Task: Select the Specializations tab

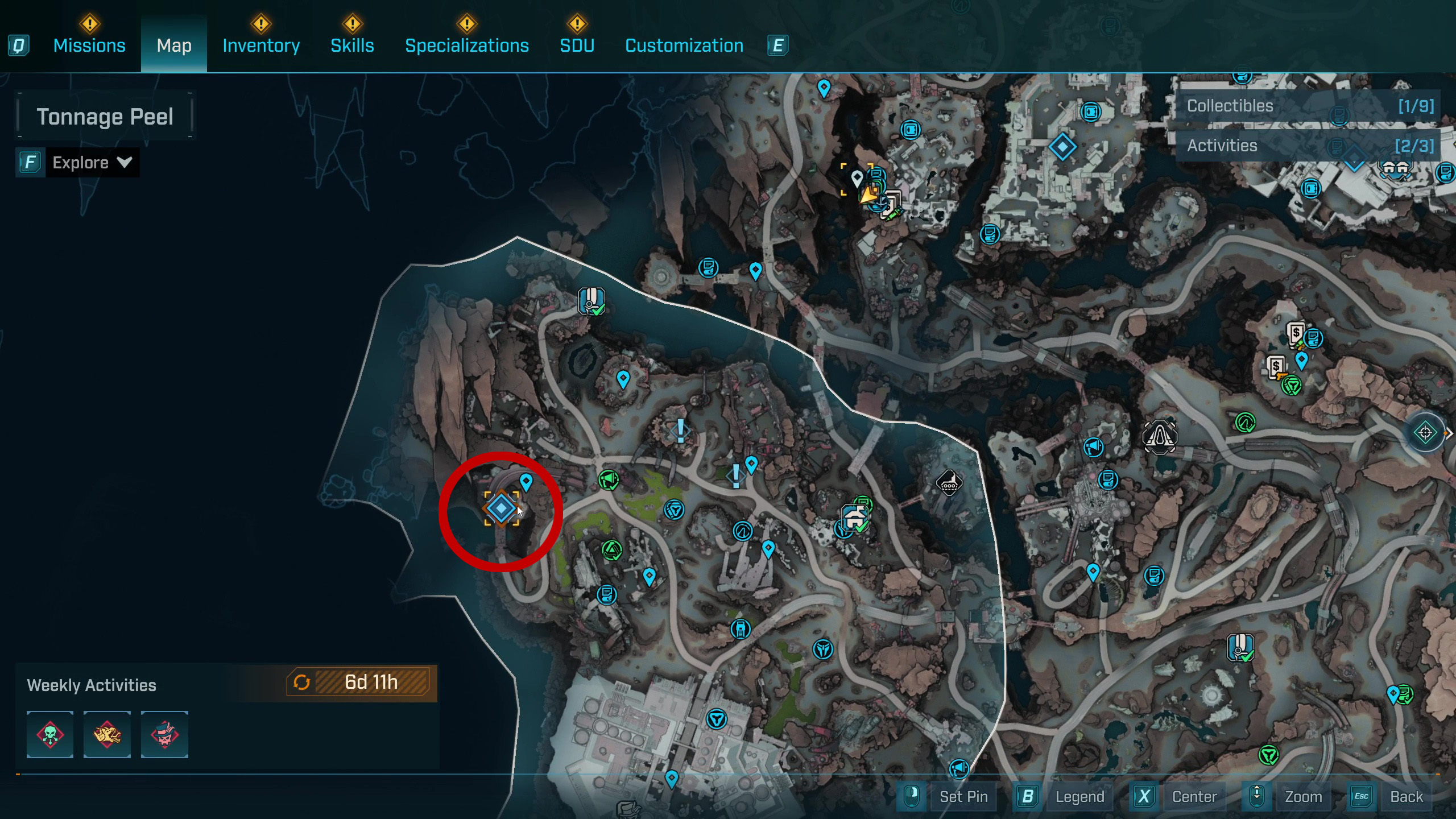Action: pos(466,45)
